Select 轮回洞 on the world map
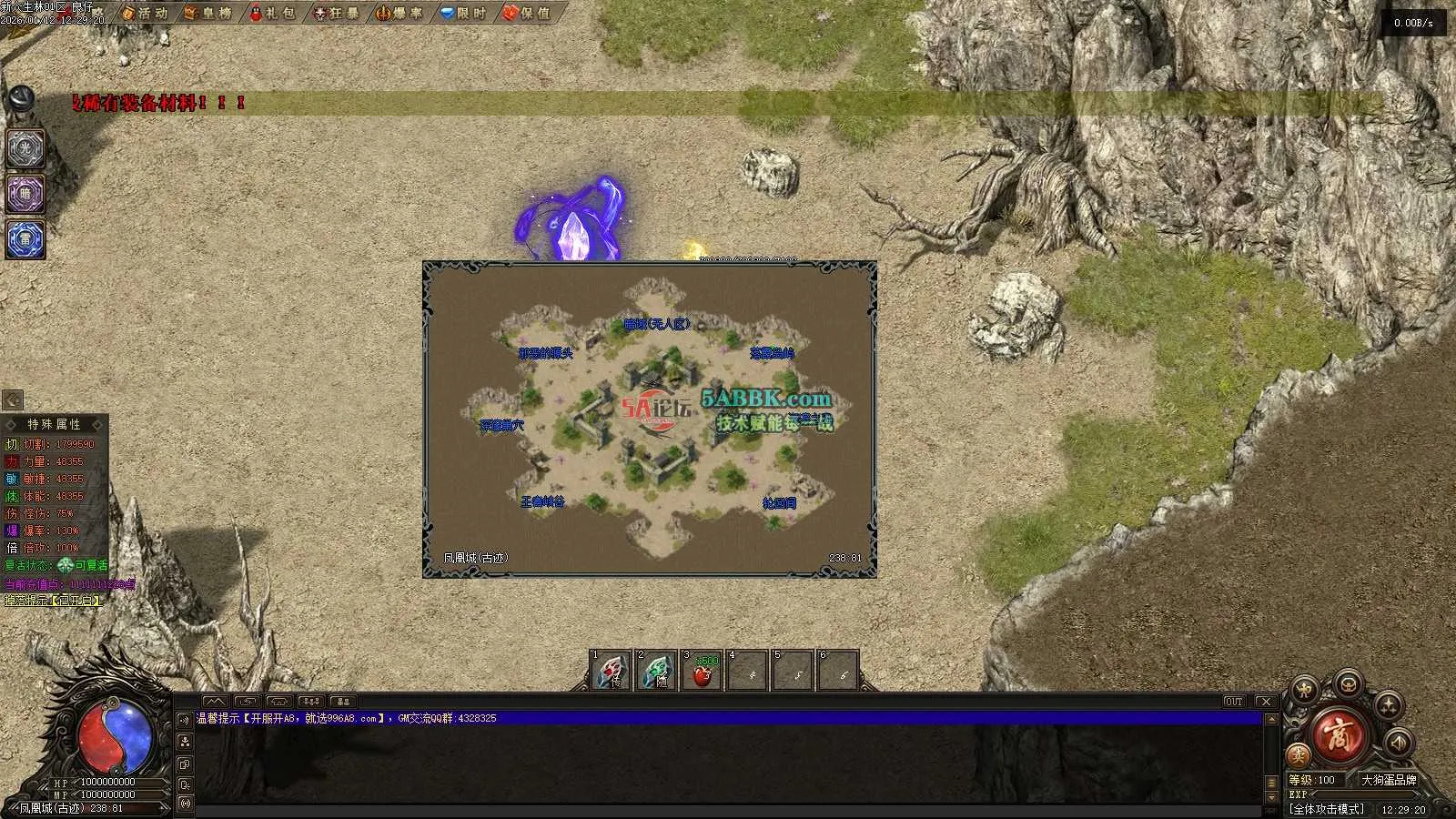This screenshot has height=819, width=1456. point(779,503)
